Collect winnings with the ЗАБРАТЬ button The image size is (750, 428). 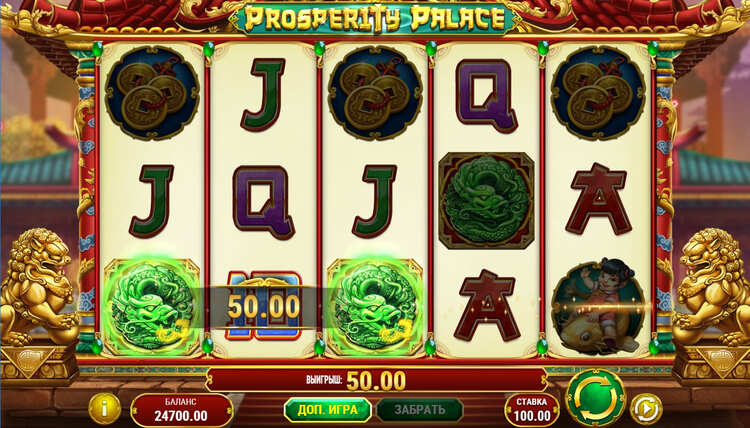point(419,410)
